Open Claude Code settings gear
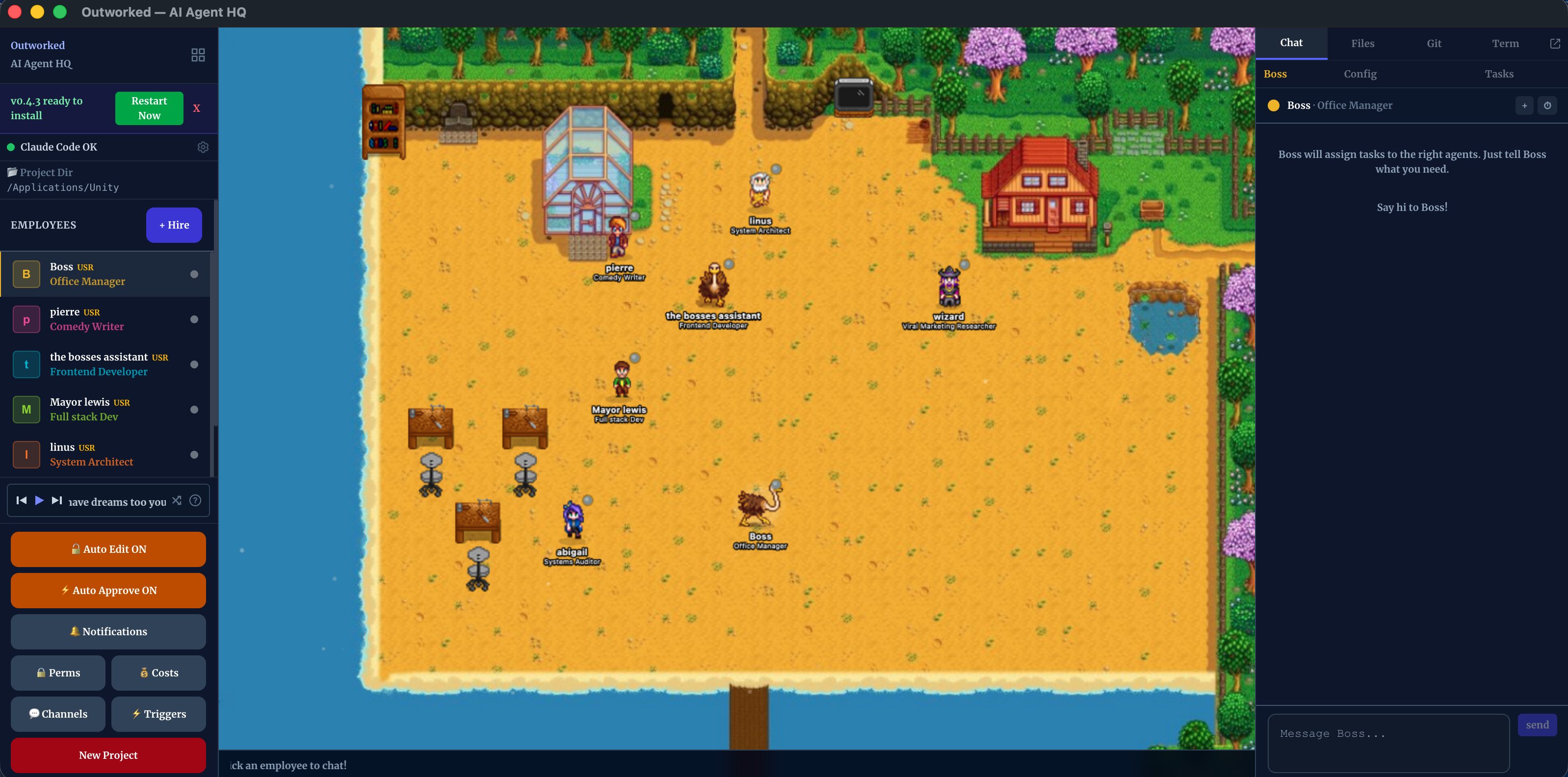Image resolution: width=1568 pixels, height=777 pixels. coord(203,147)
